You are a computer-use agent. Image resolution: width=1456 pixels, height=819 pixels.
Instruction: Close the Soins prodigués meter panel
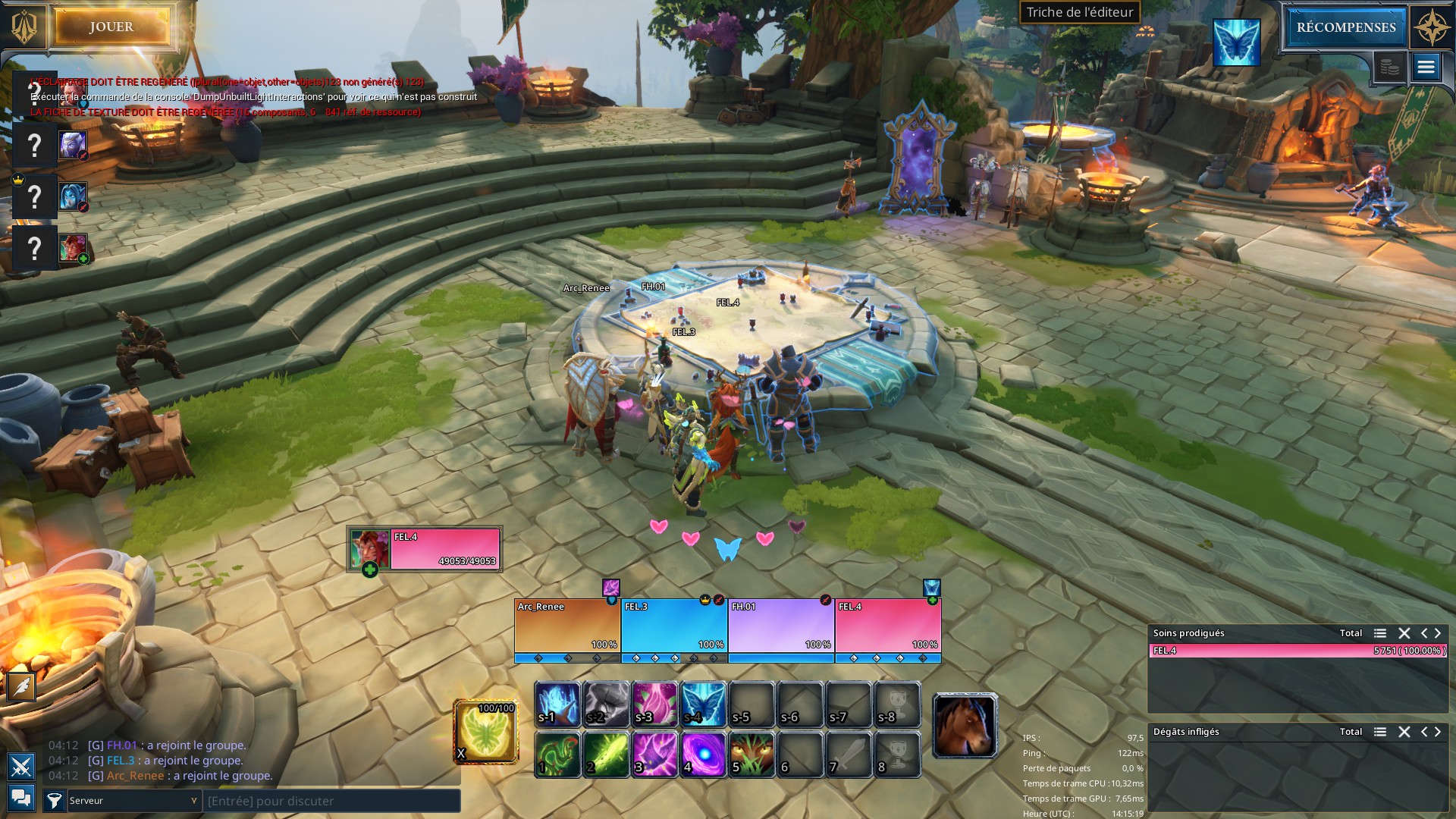point(1404,633)
